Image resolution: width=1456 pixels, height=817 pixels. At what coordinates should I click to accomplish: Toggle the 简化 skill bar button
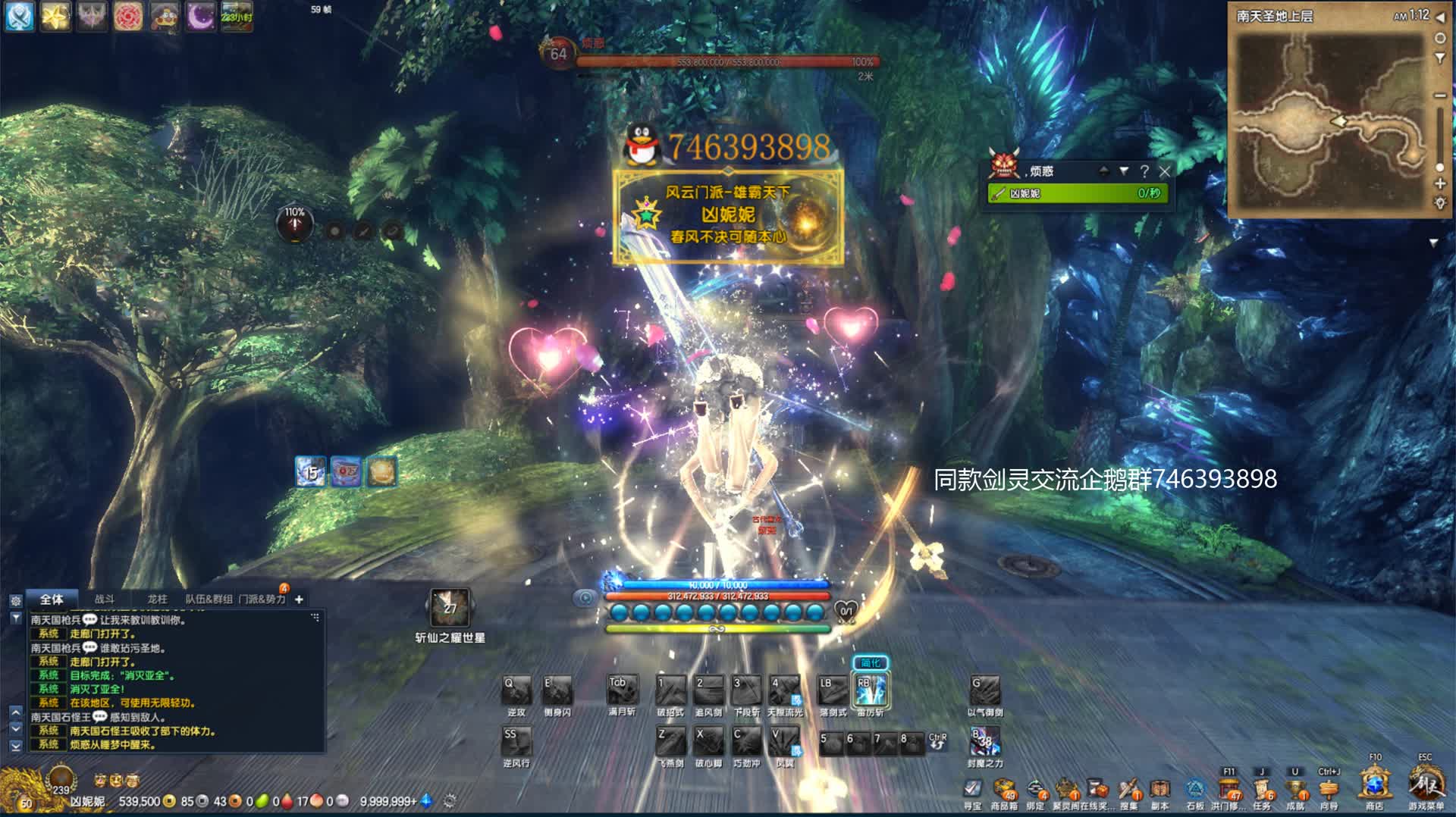point(870,663)
